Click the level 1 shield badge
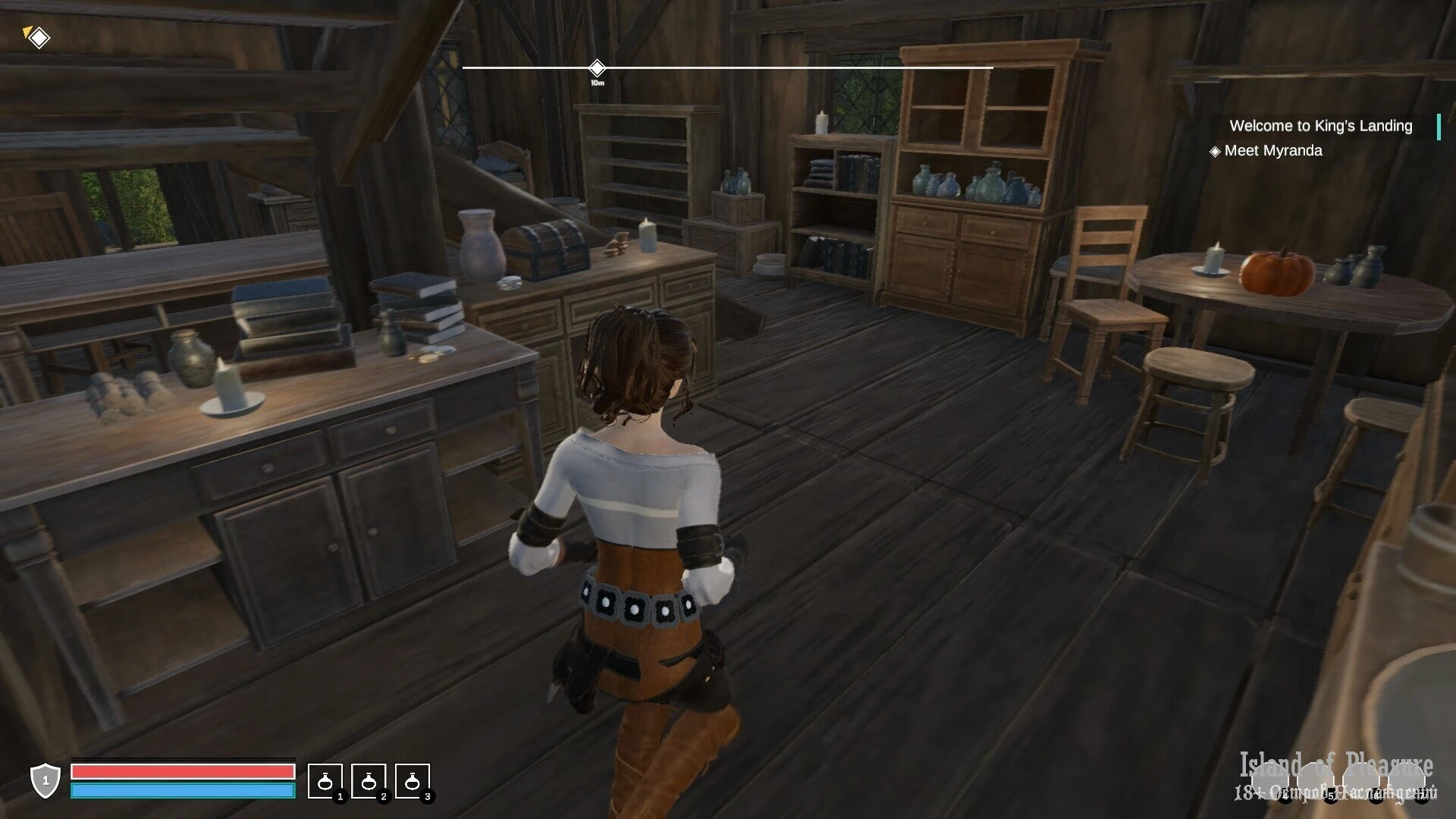This screenshot has height=819, width=1456. point(45,780)
